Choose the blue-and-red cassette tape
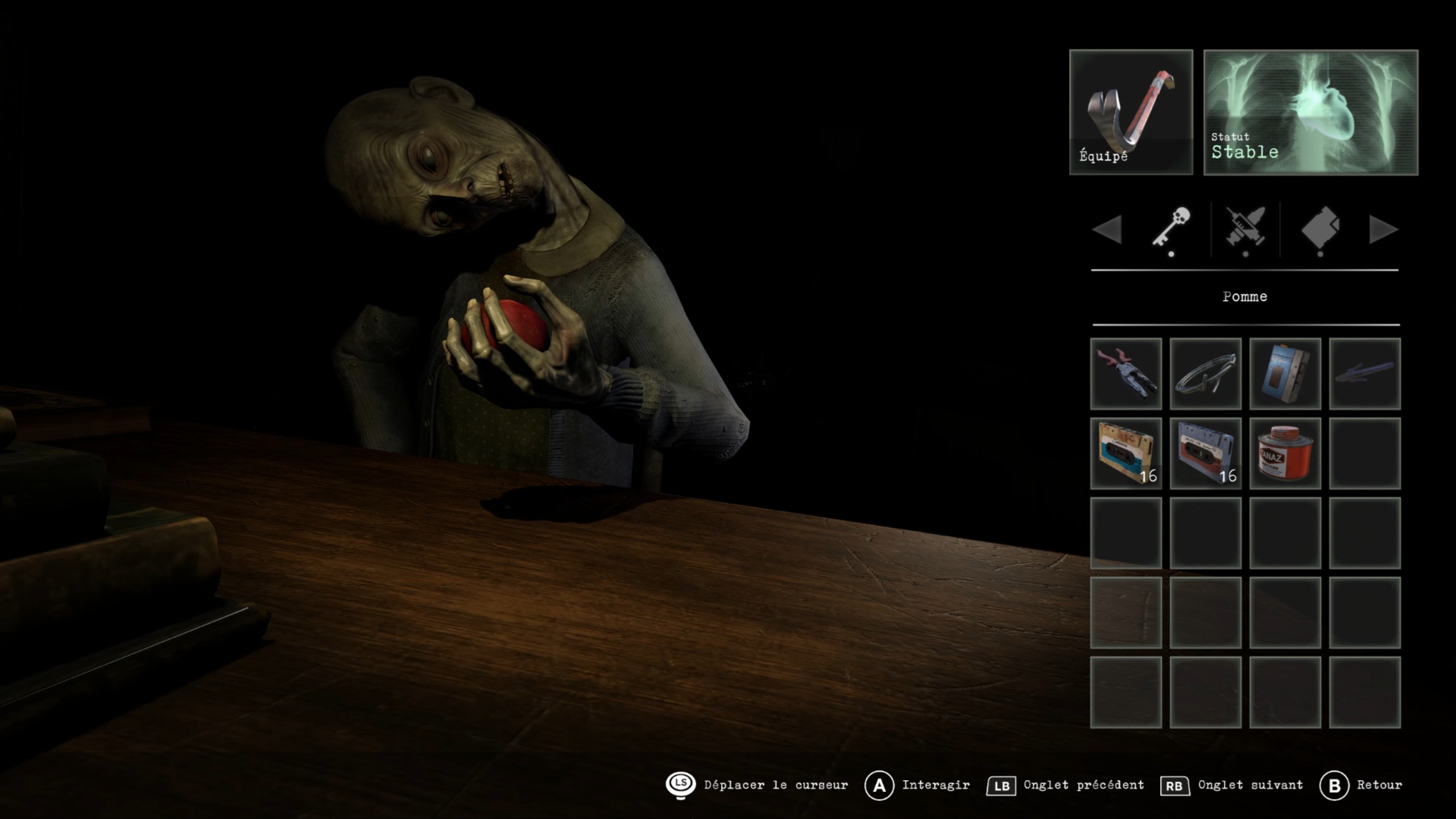Image resolution: width=1456 pixels, height=819 pixels. [x=1205, y=453]
